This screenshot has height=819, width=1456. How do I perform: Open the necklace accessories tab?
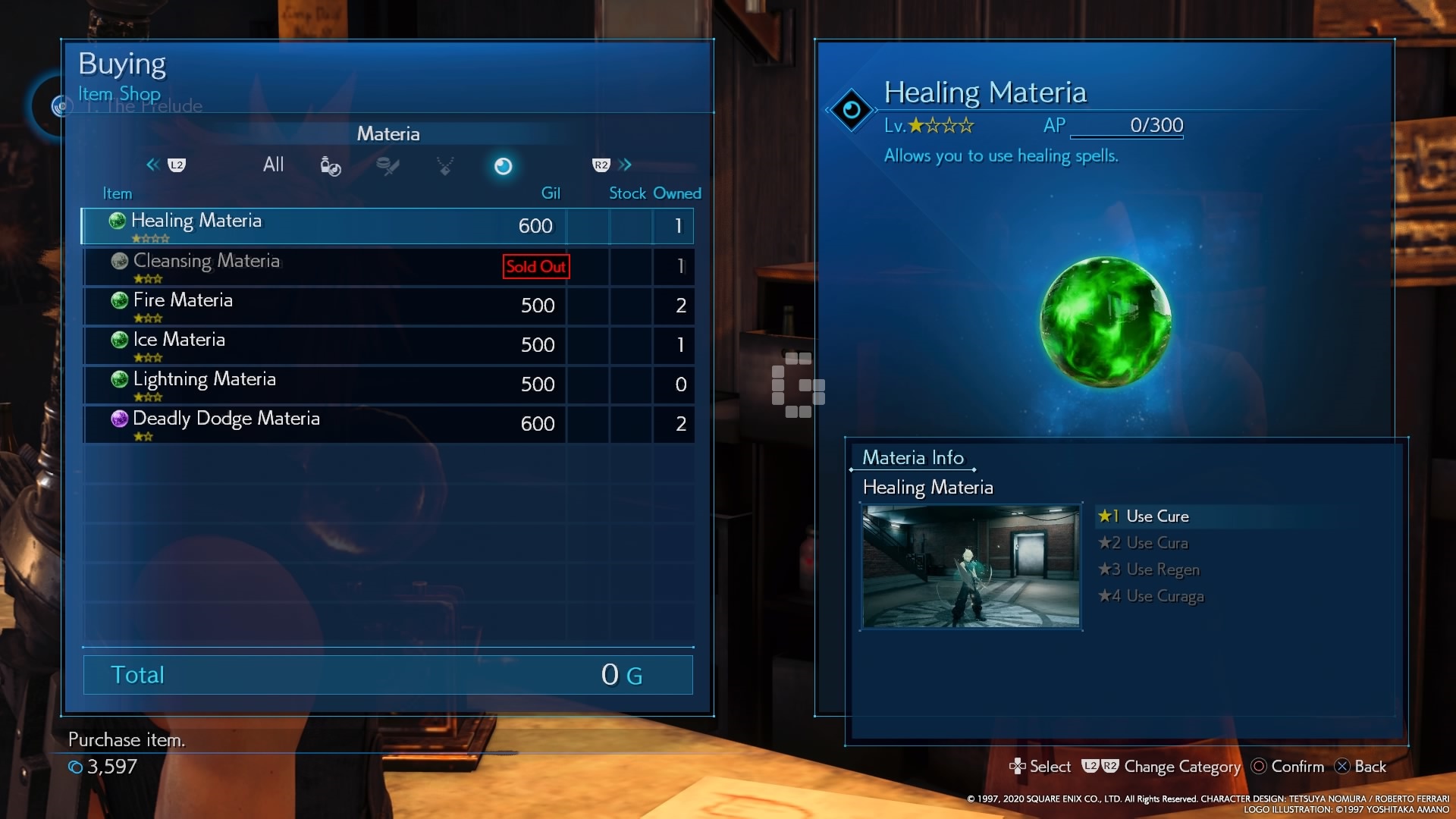(x=445, y=165)
